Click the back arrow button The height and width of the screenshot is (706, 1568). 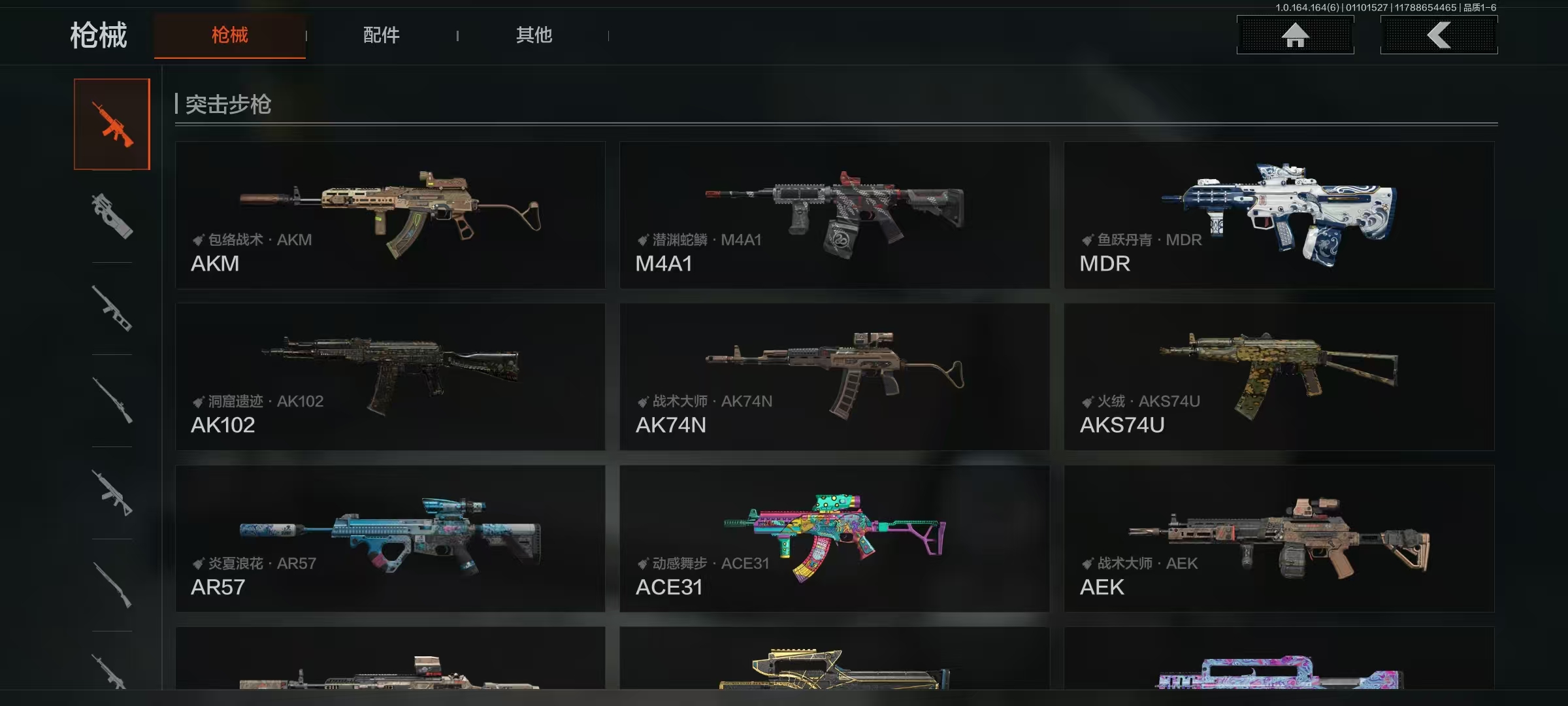[1439, 35]
